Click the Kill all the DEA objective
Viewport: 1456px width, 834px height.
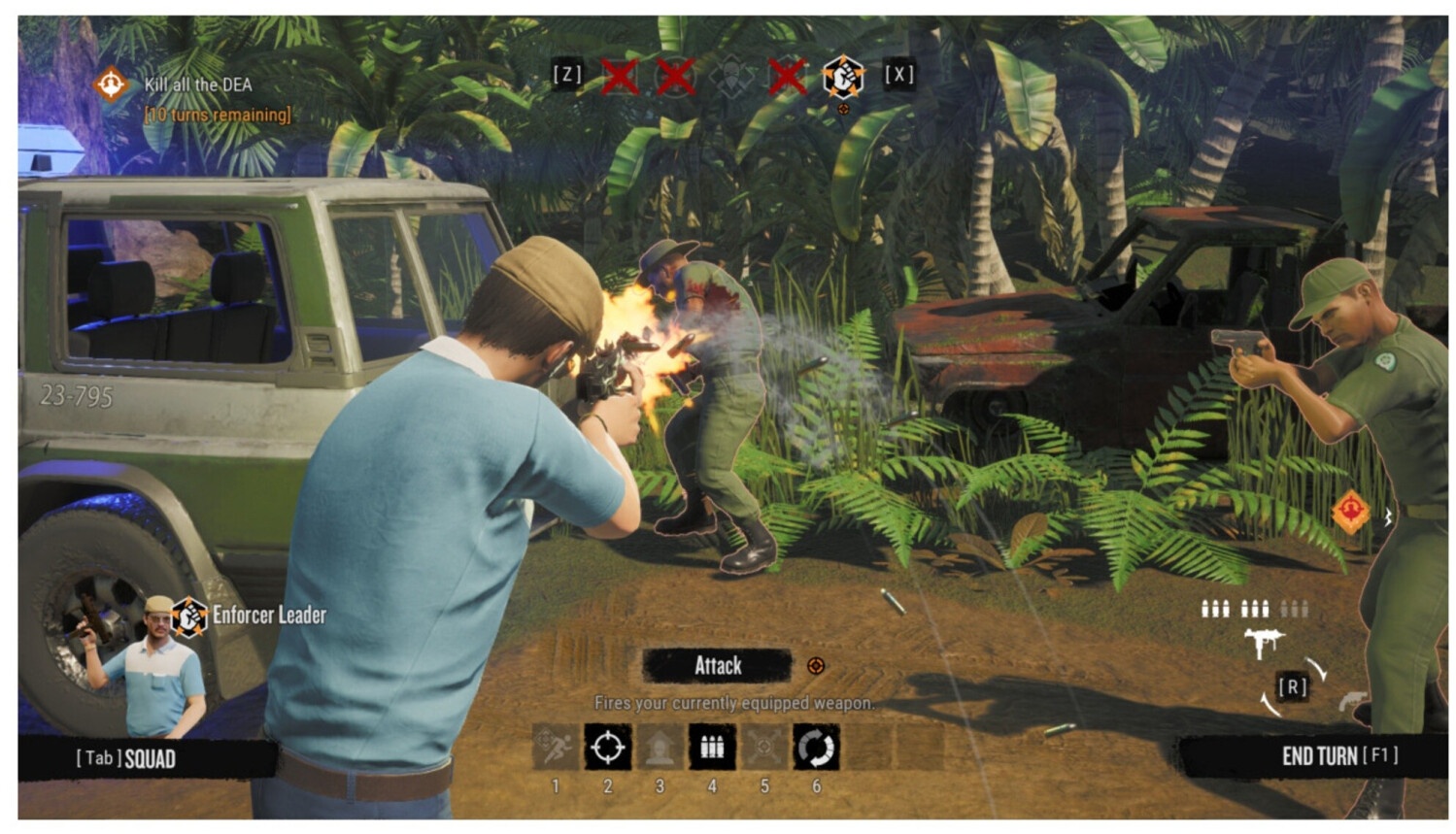(x=197, y=85)
